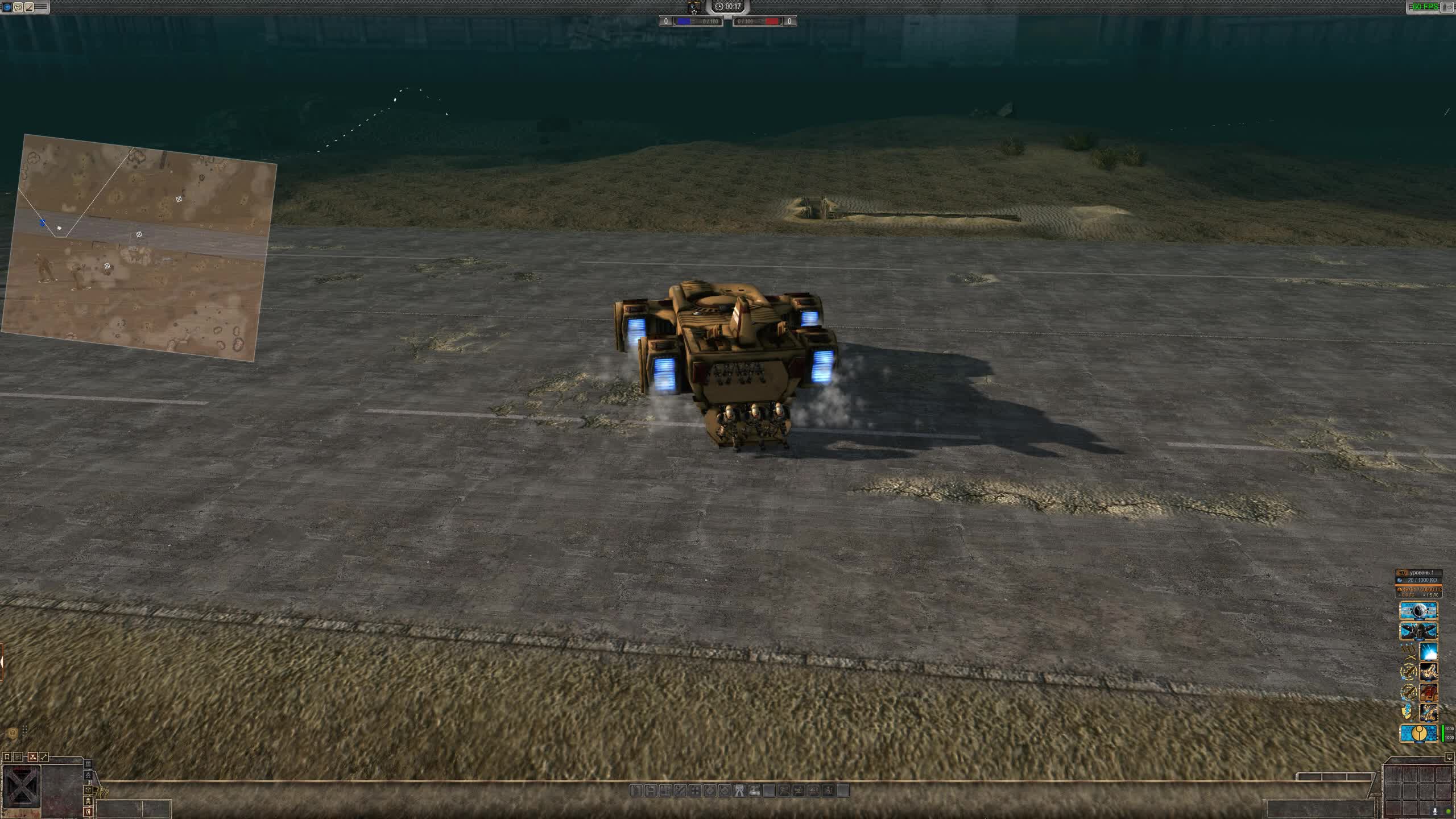This screenshot has width=1456, height=819.
Task: Select the chat message icon near the unit portrait
Action: pos(18,757)
